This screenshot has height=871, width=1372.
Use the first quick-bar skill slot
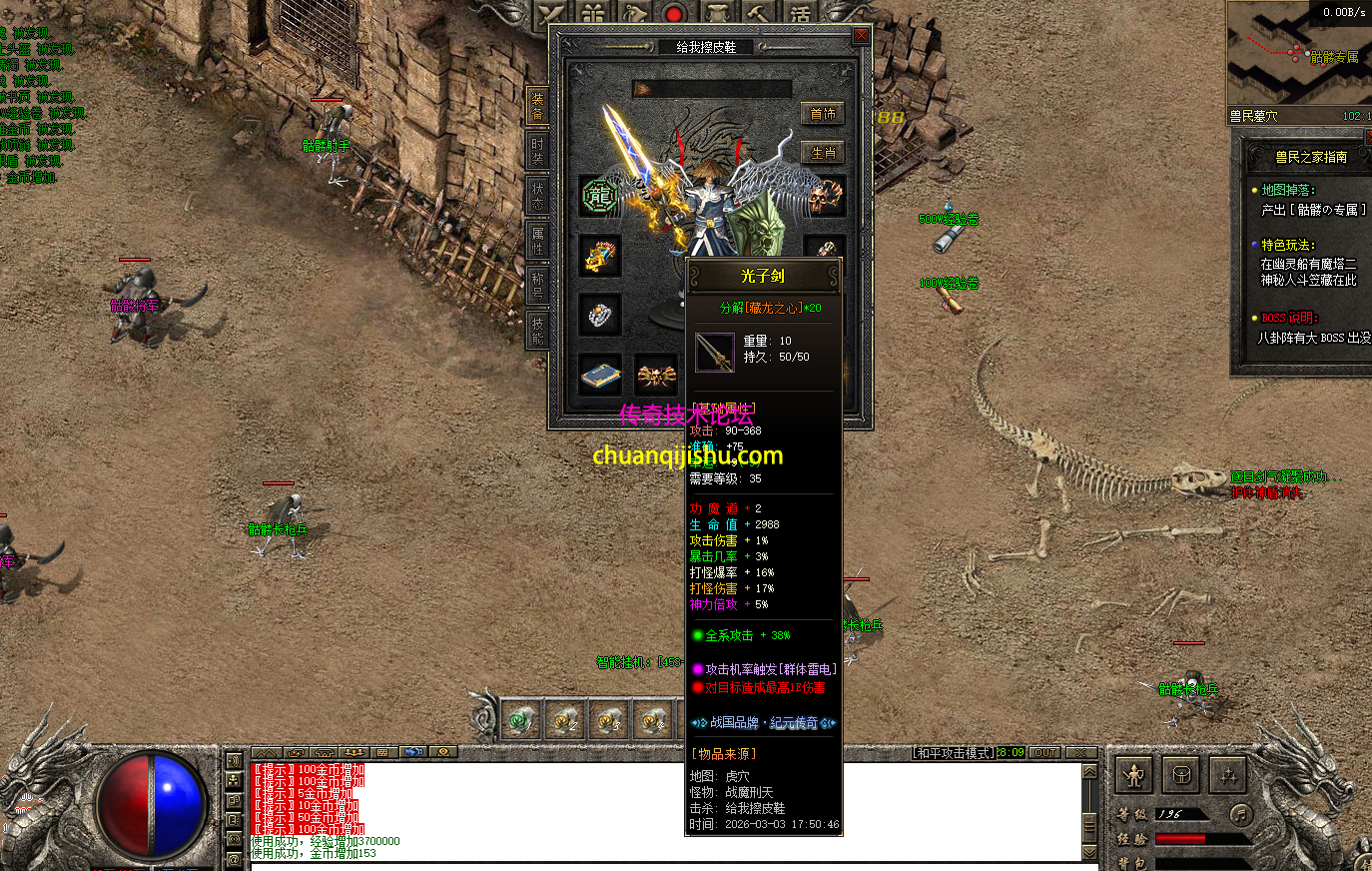pos(520,719)
